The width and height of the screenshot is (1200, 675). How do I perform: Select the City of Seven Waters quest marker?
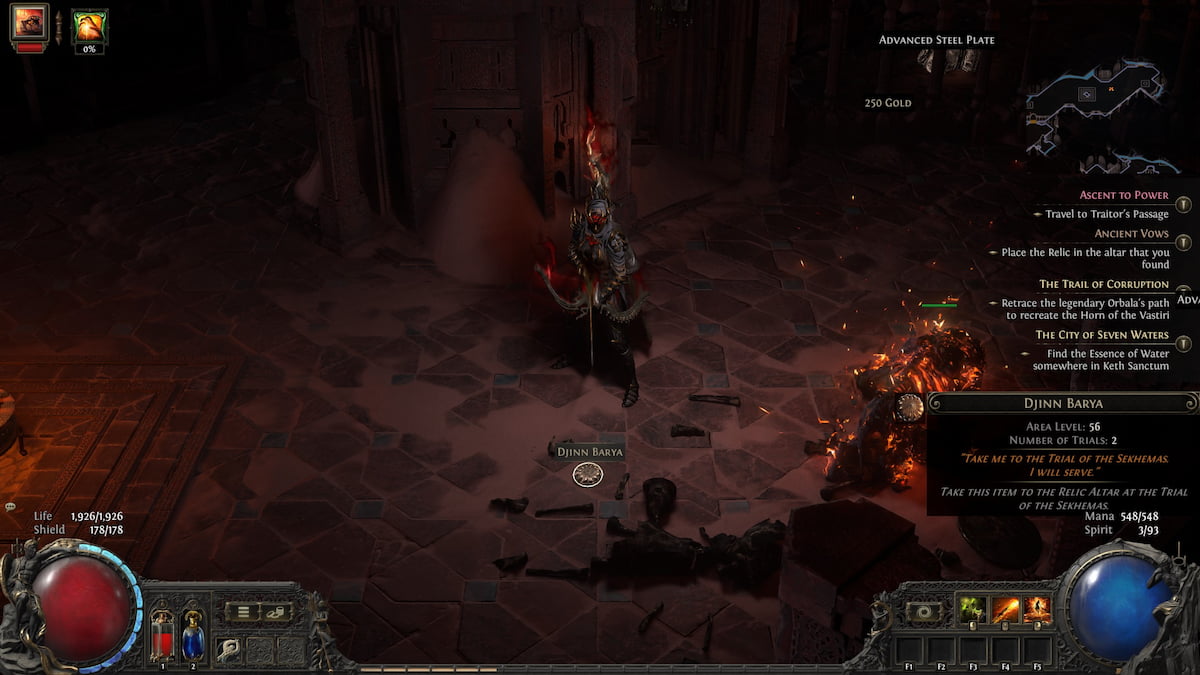1184,343
